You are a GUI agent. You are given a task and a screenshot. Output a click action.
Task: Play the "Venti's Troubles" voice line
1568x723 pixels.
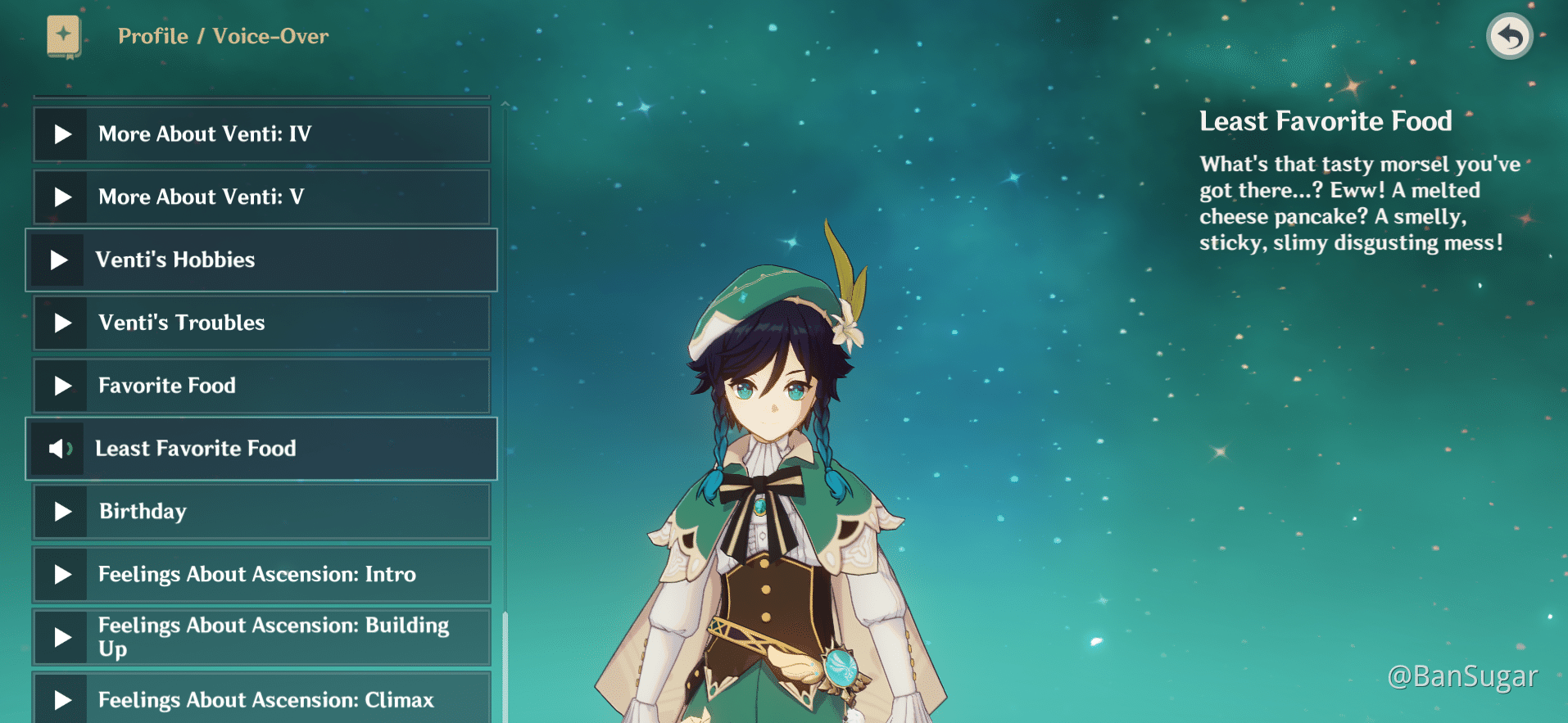61,323
